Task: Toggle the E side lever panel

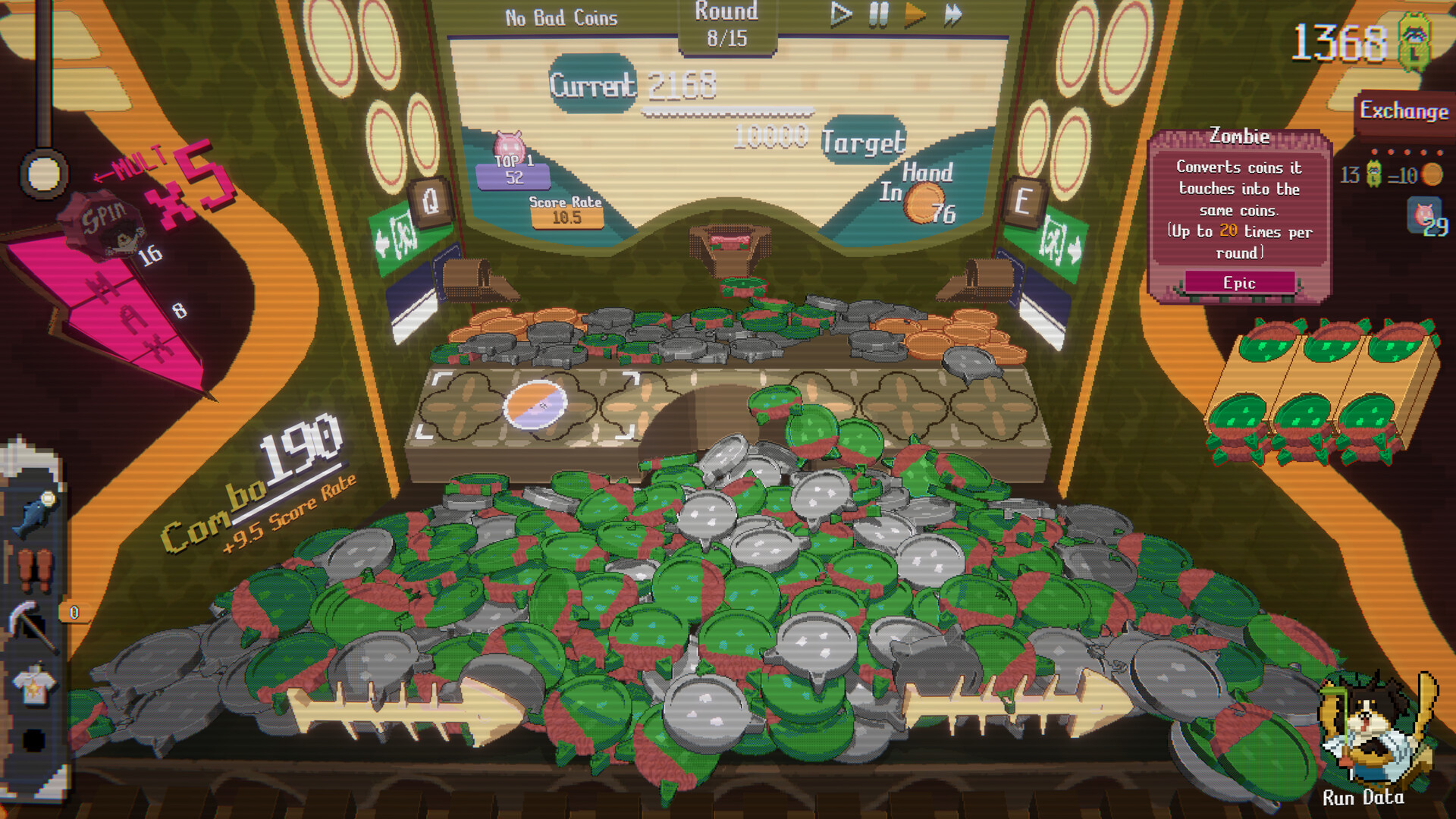Action: [x=1022, y=202]
